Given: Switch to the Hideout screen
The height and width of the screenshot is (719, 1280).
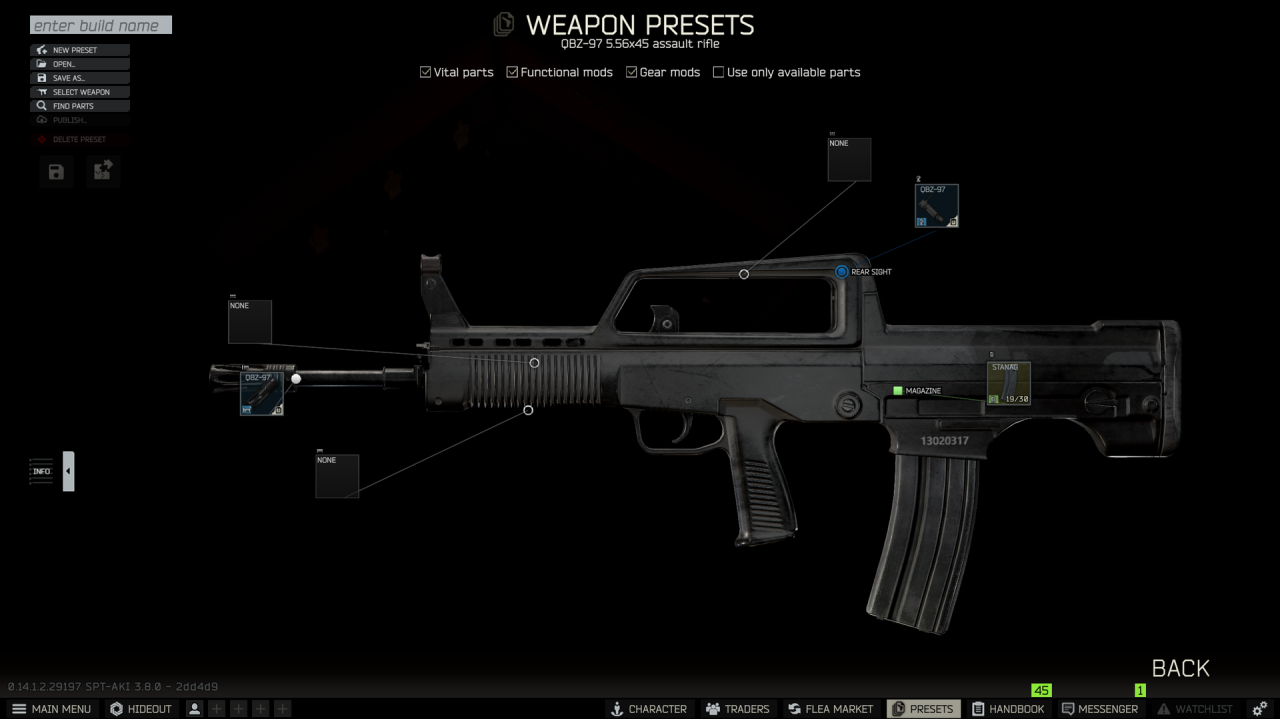Looking at the screenshot, I should coord(141,709).
